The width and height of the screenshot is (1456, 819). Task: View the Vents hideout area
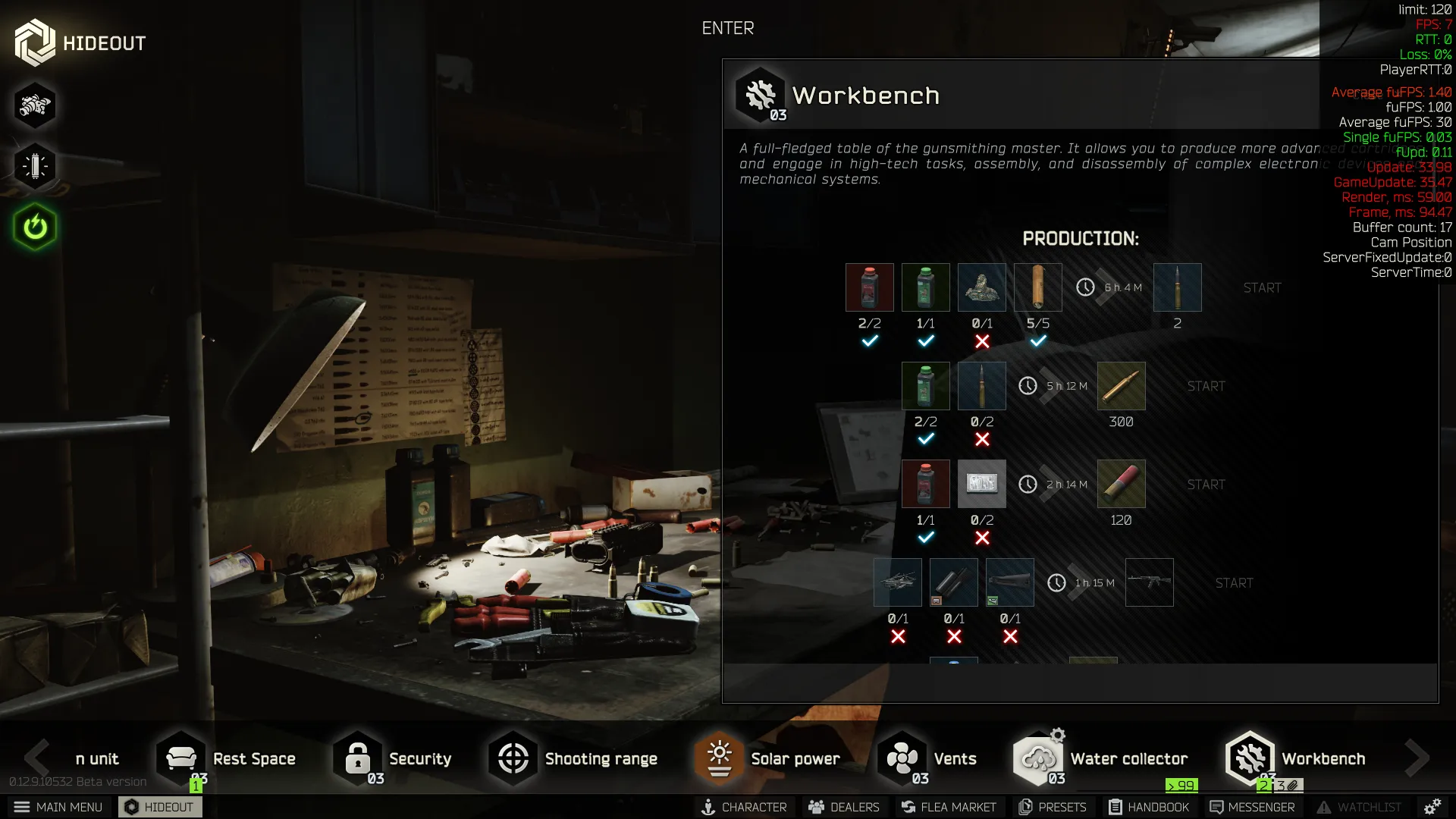927,758
